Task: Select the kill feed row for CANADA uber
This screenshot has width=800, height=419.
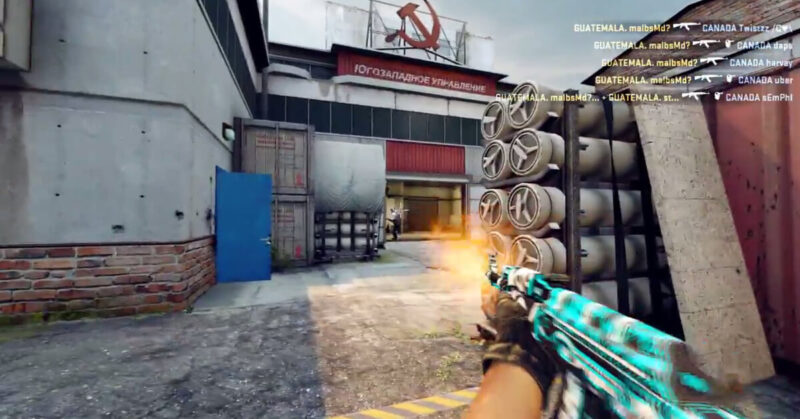Action: click(x=693, y=79)
